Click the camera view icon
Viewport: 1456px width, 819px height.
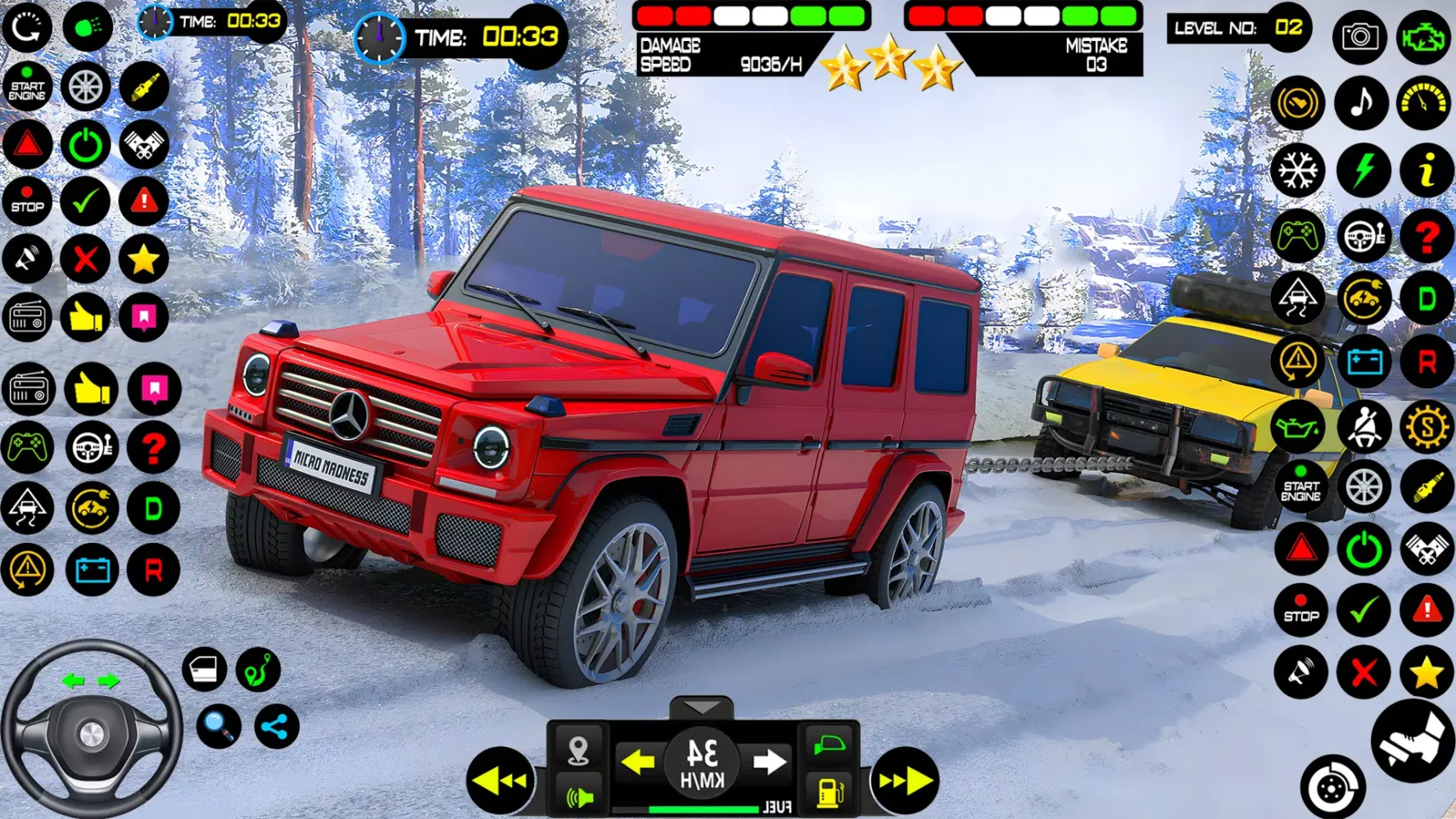(1359, 37)
